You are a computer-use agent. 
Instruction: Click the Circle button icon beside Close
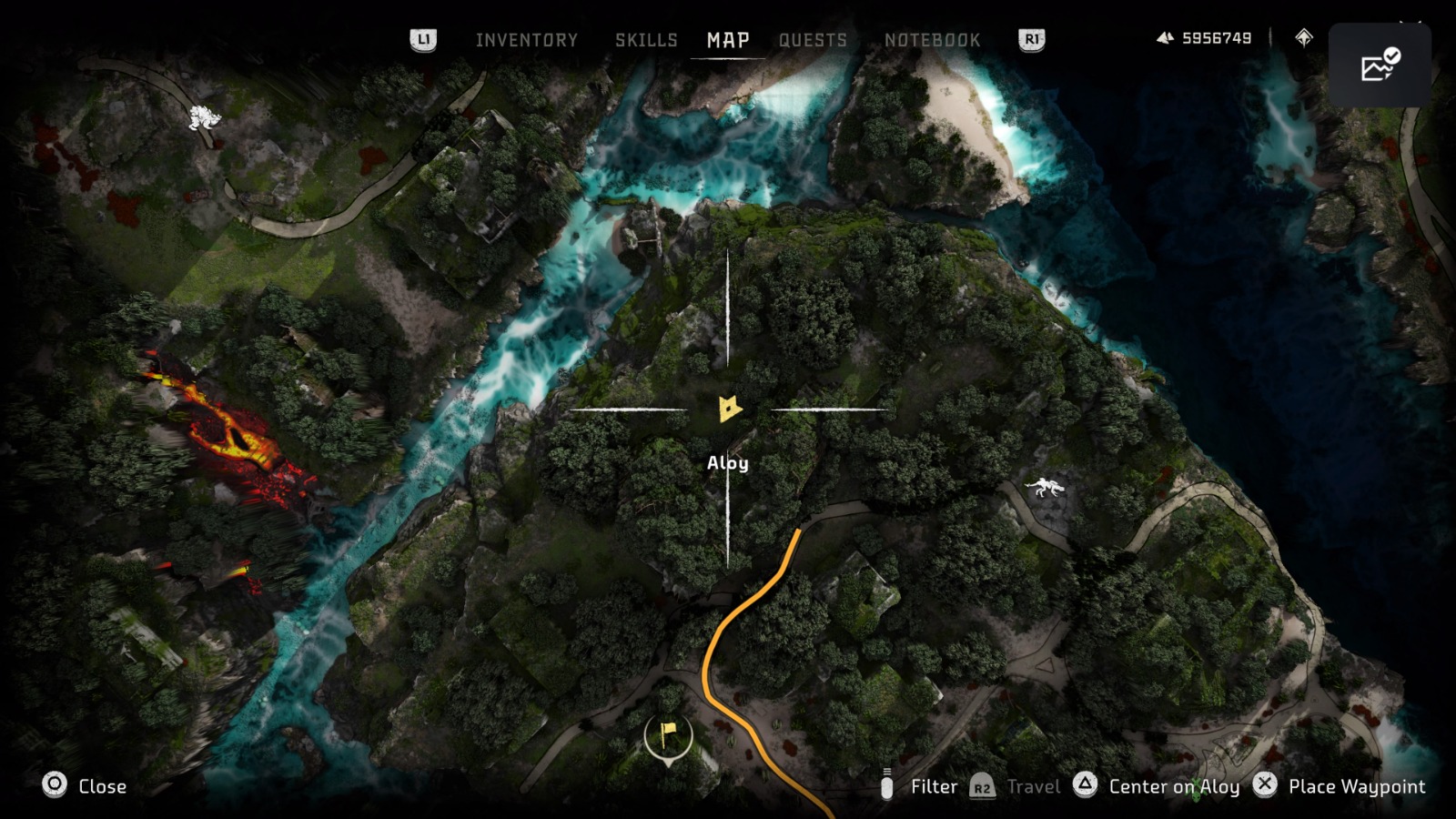pos(55,786)
